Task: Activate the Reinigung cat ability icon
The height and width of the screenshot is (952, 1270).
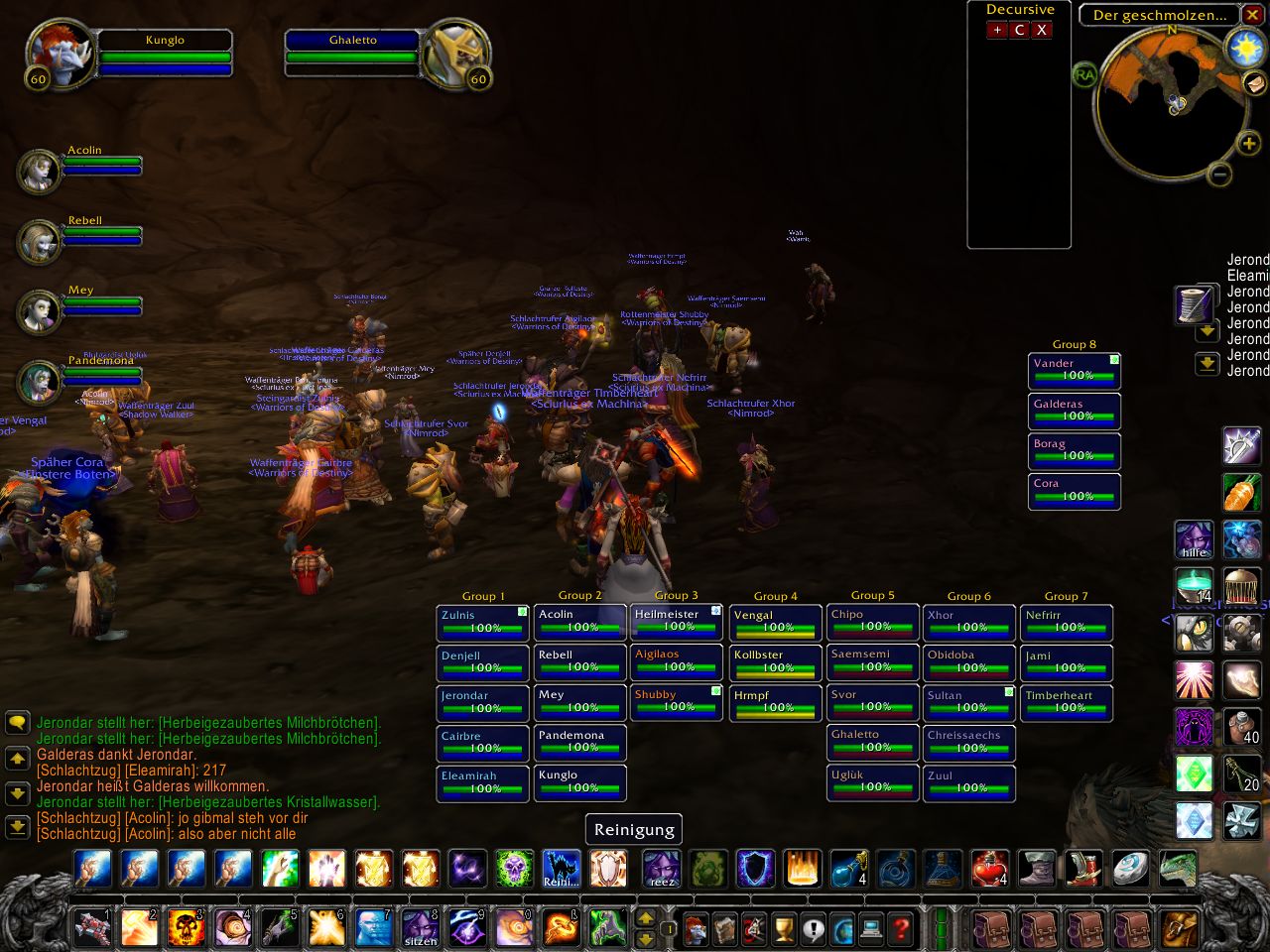Action: click(561, 869)
